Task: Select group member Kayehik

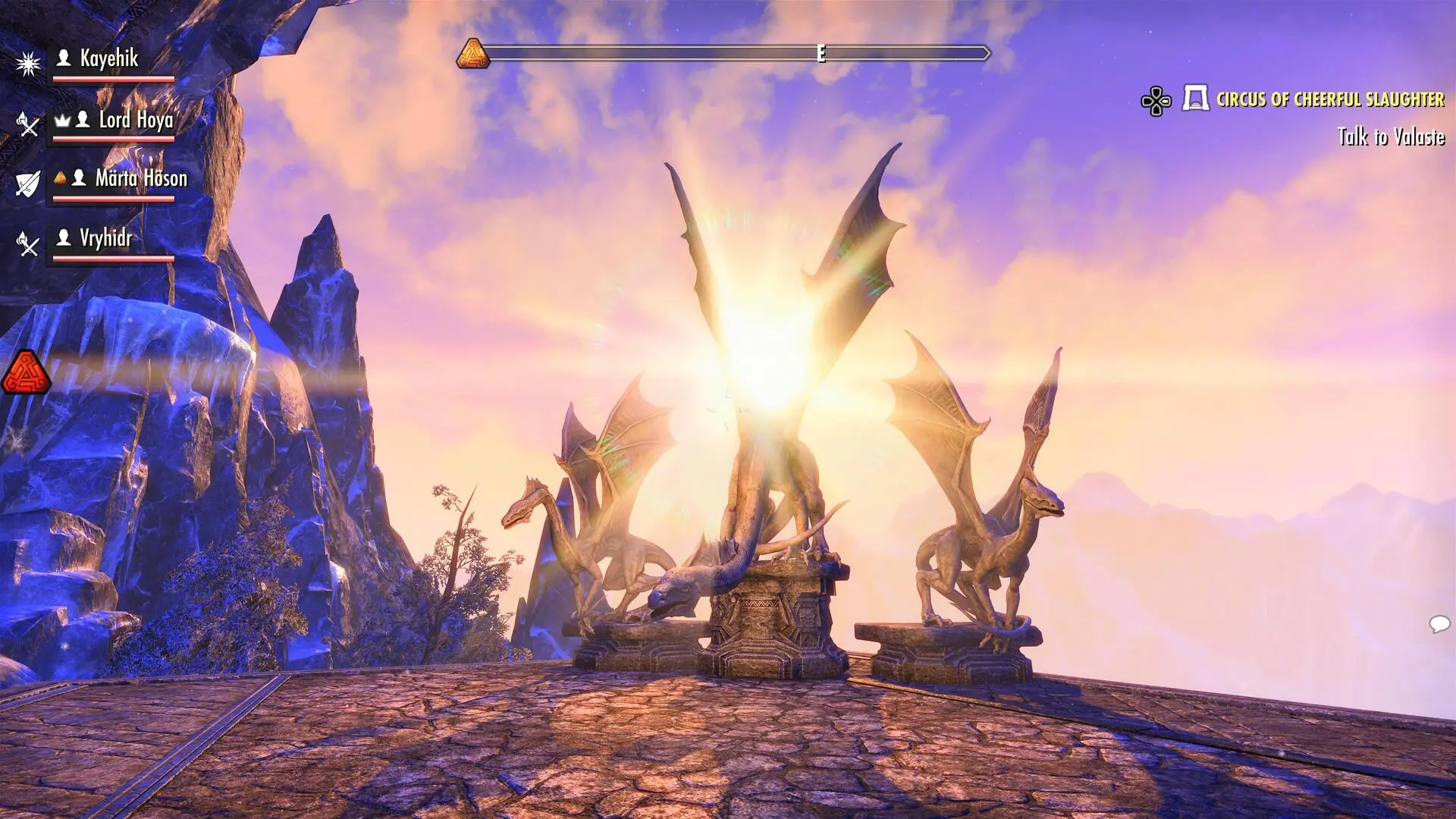Action: point(108,59)
